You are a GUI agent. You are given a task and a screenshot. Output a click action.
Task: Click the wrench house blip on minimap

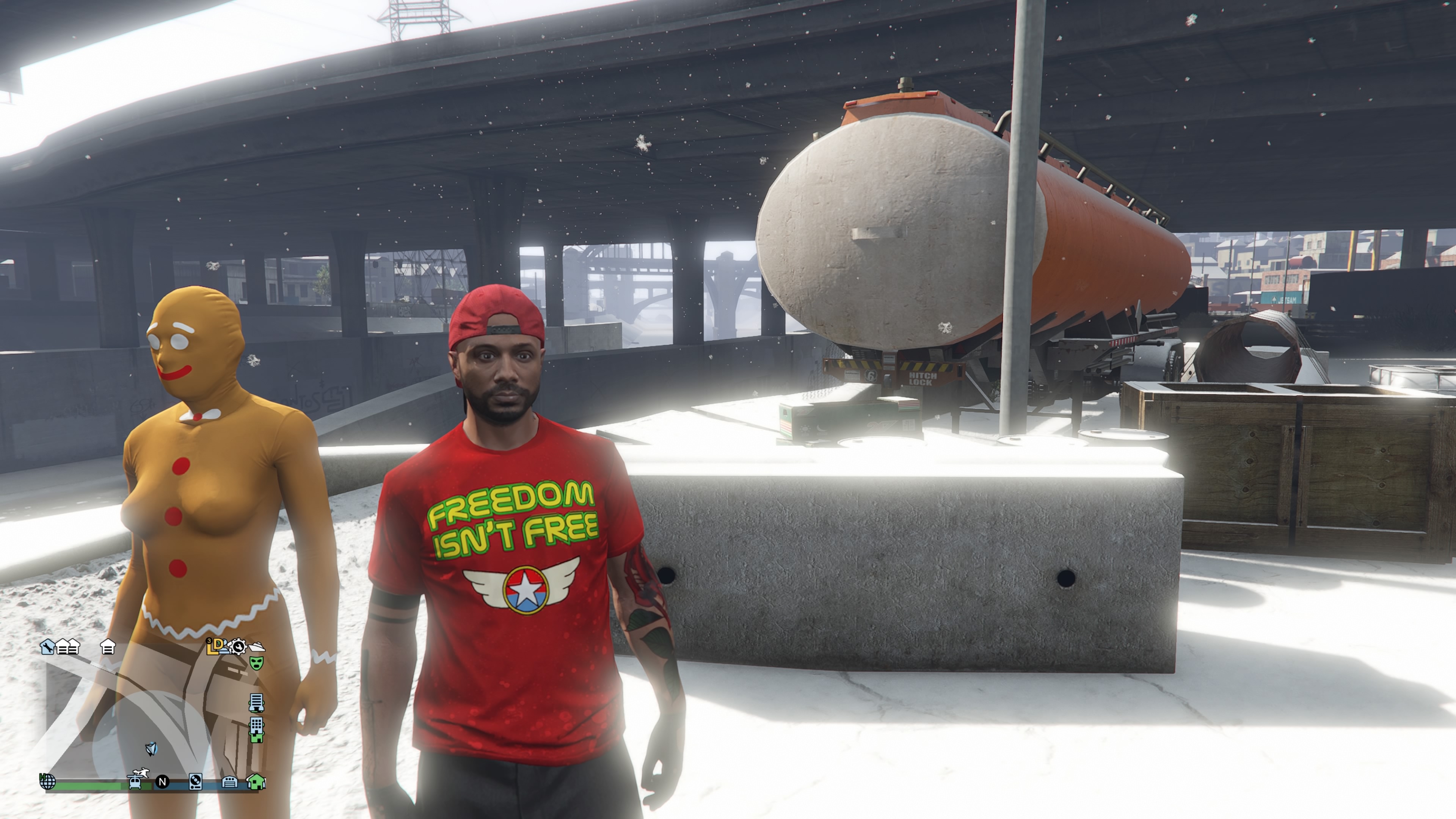[47, 646]
